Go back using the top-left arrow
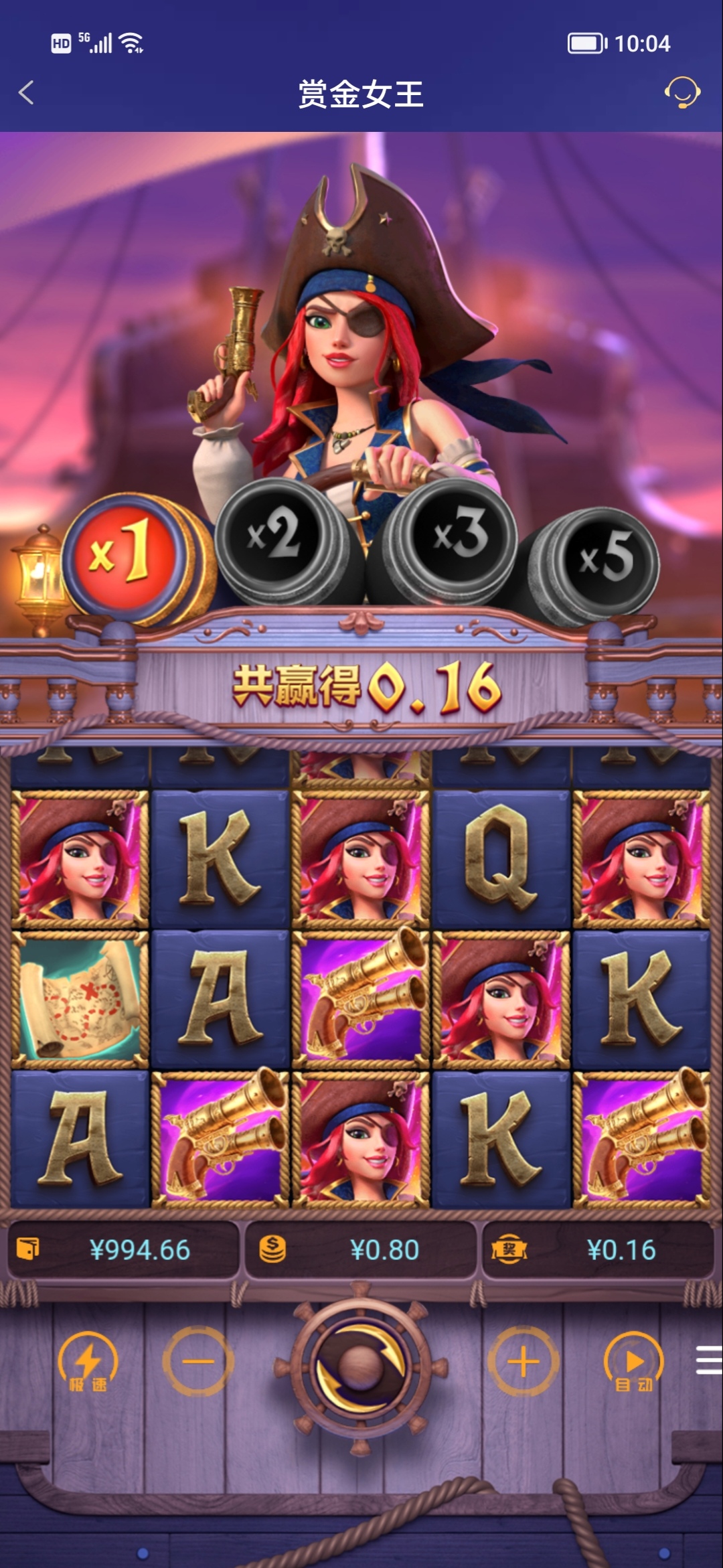The height and width of the screenshot is (1568, 723). click(x=27, y=93)
